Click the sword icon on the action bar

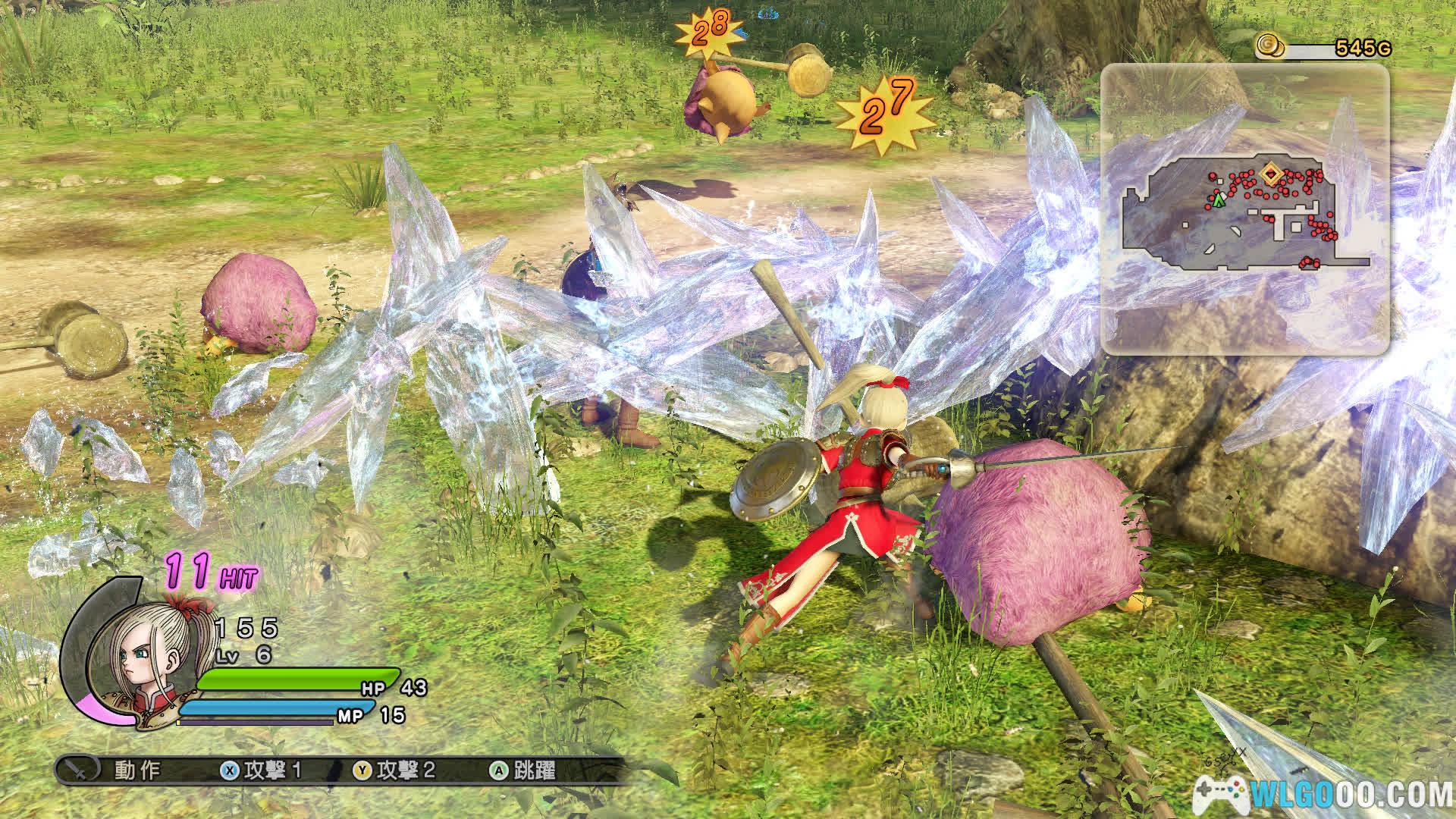coord(79,770)
